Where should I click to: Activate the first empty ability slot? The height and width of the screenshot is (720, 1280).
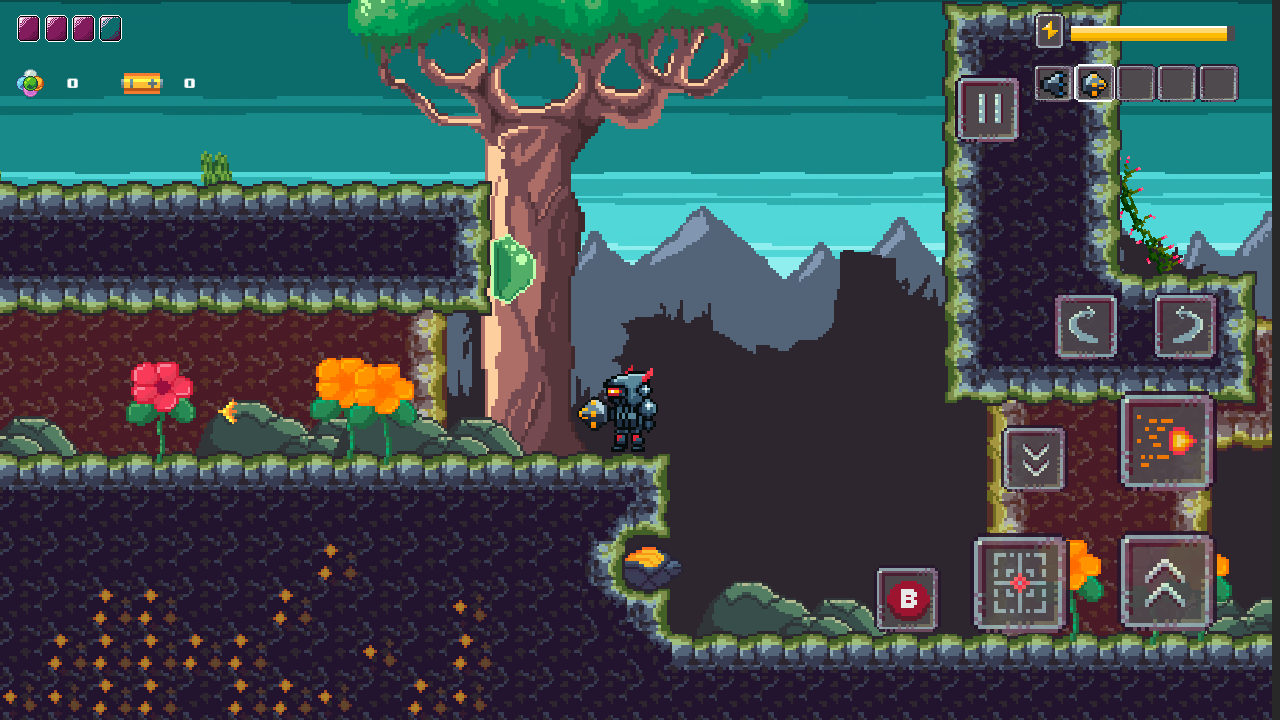tap(1135, 83)
